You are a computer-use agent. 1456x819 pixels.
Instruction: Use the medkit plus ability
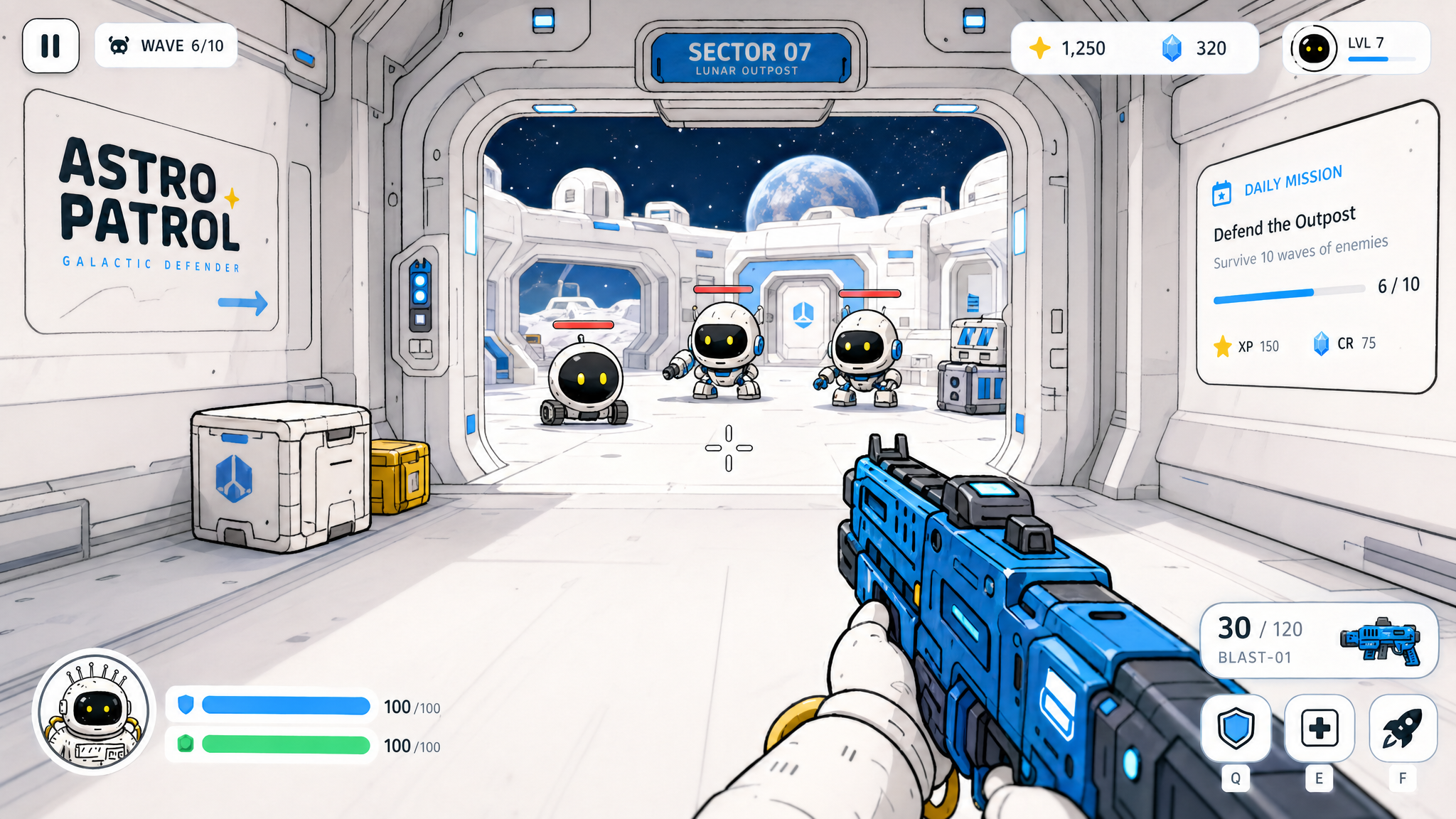point(1319,729)
